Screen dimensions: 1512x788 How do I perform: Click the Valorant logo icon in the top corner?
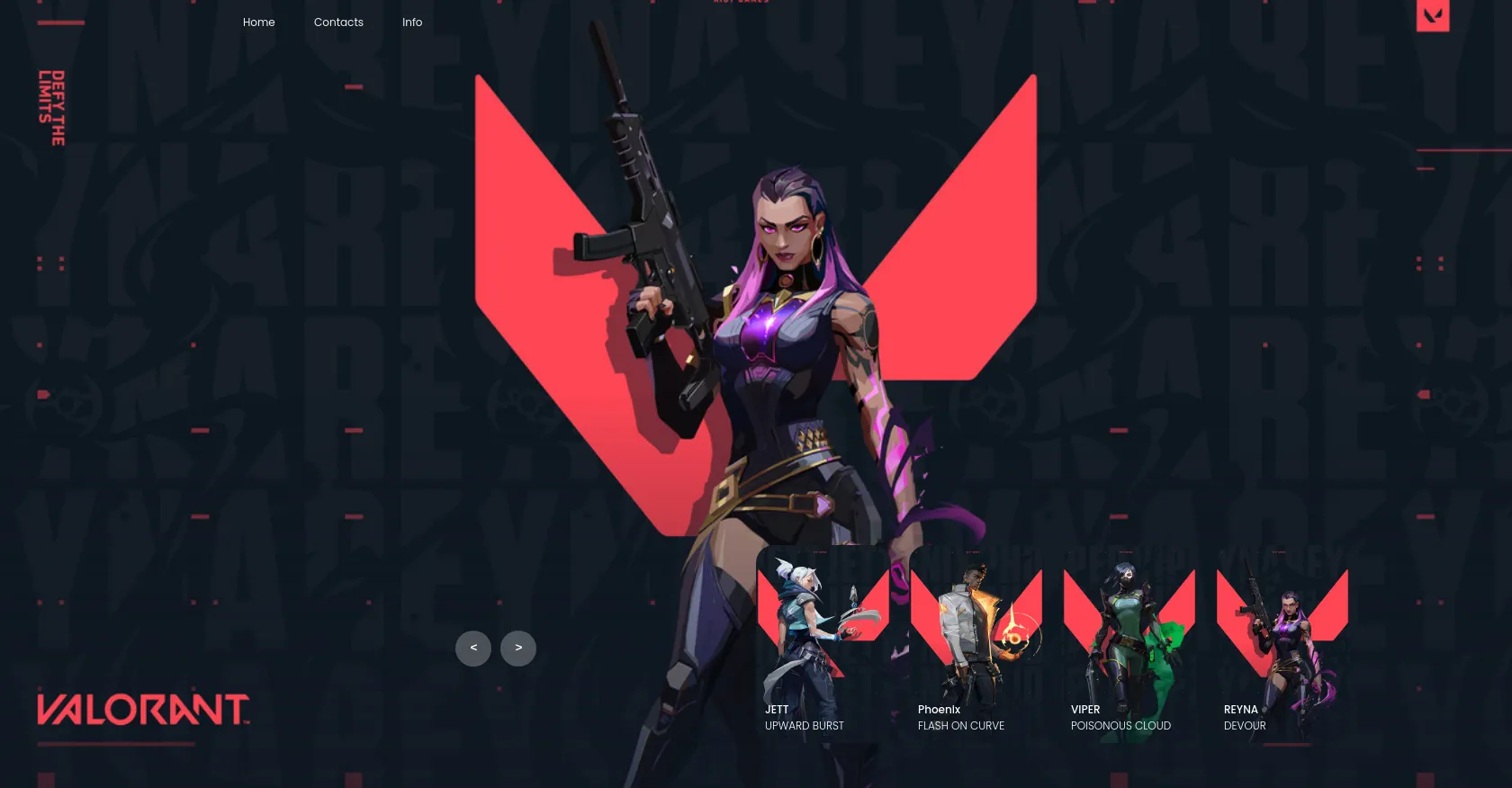[x=1432, y=14]
